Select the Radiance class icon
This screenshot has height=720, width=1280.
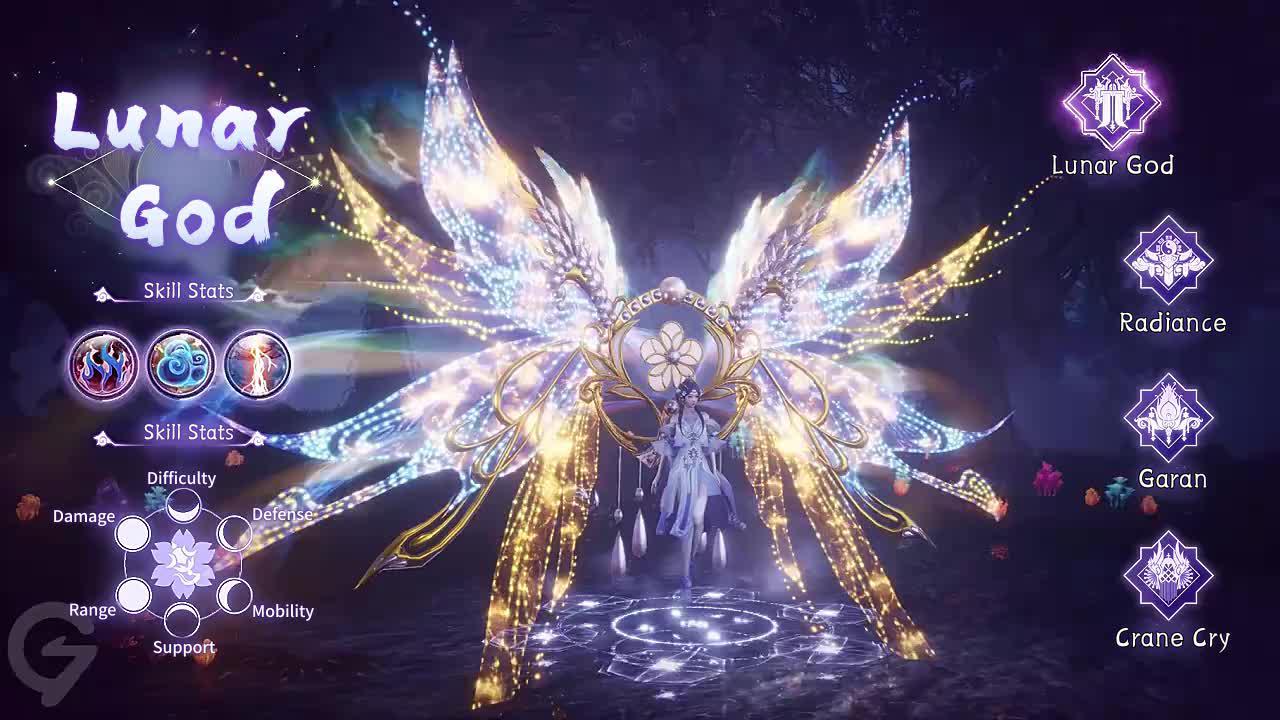1170,262
